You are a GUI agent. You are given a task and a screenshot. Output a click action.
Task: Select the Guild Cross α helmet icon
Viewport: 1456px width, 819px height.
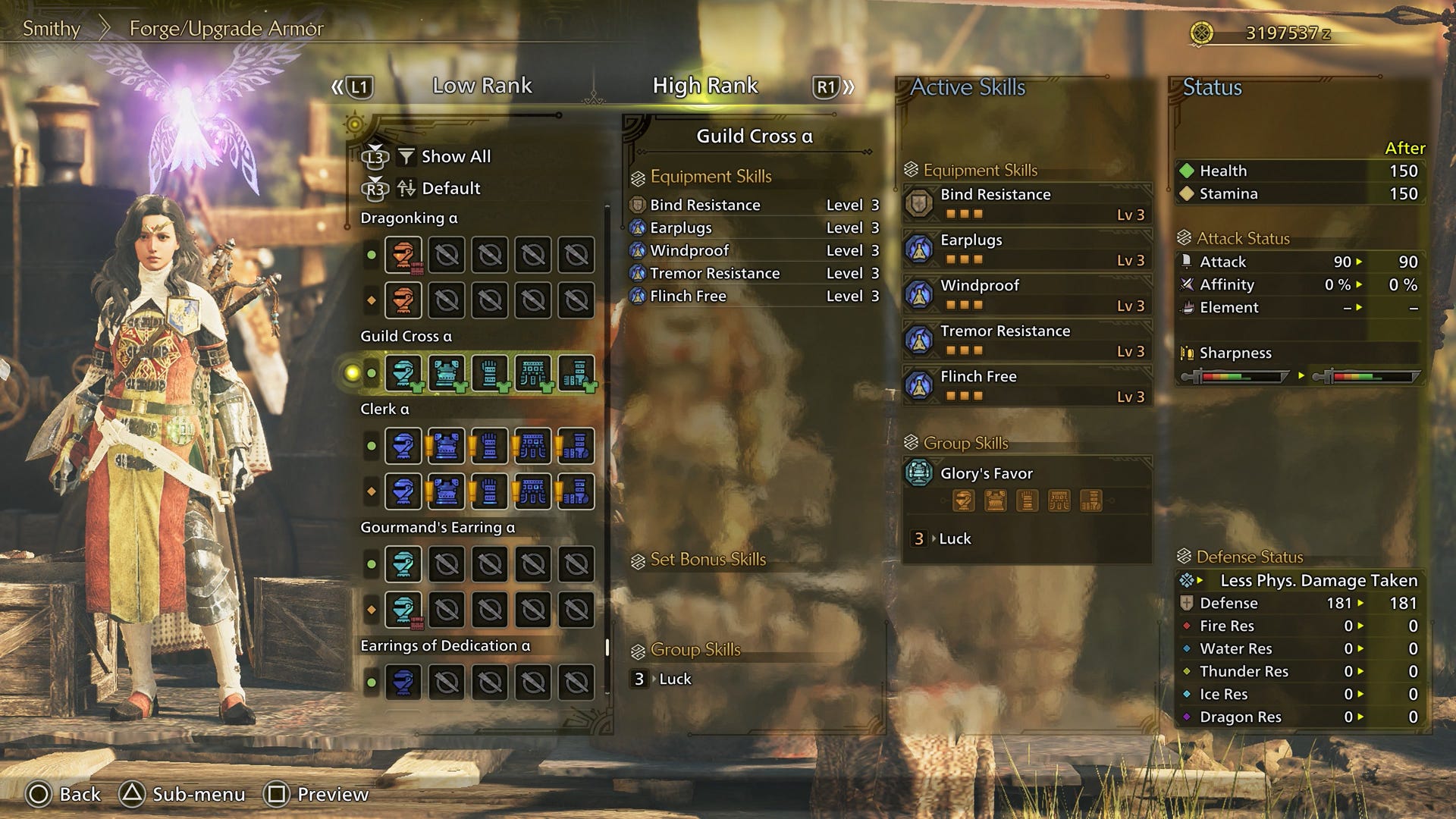pyautogui.click(x=404, y=372)
